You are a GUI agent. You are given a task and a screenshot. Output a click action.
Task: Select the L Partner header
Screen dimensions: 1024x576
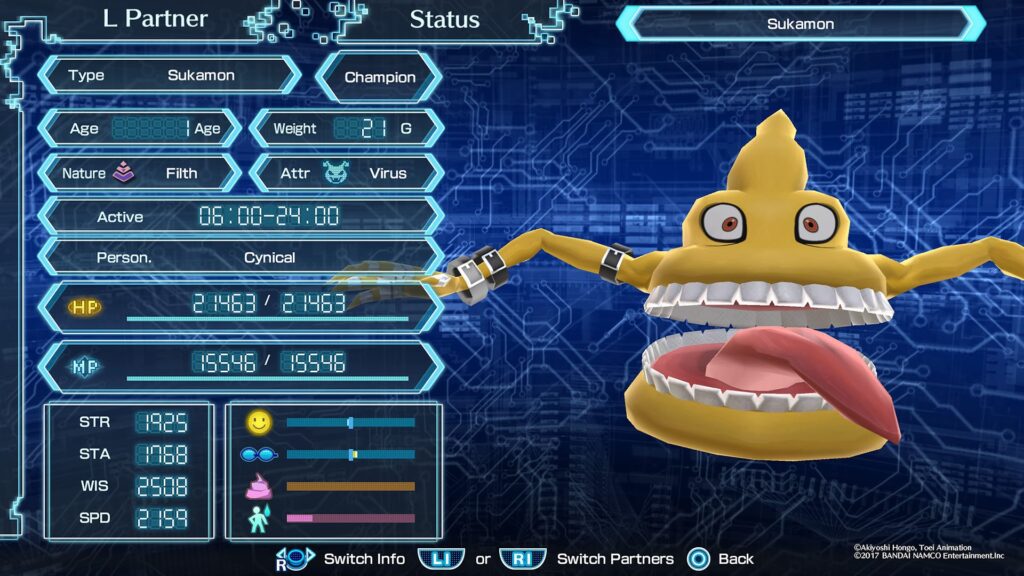155,19
